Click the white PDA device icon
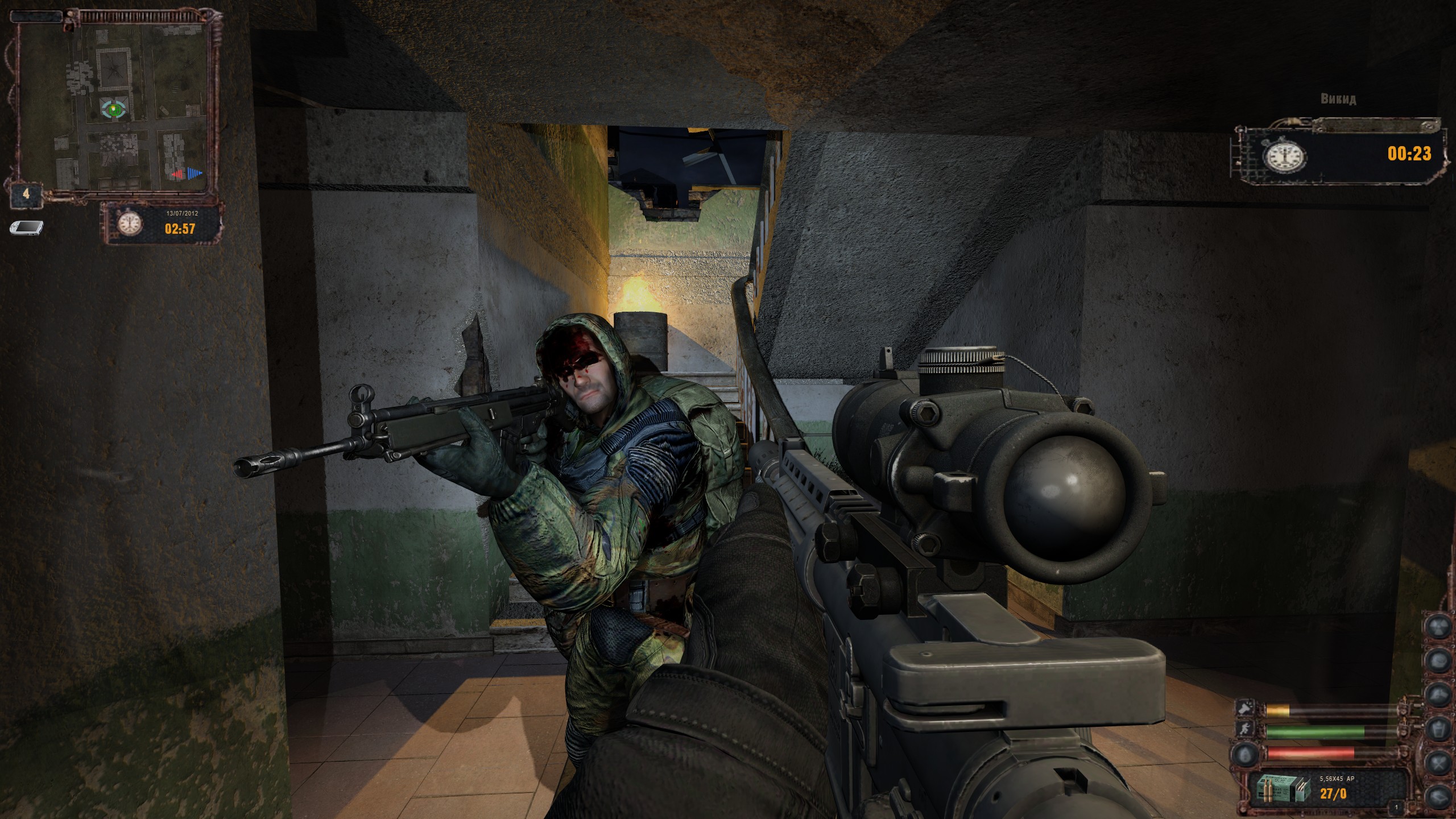This screenshot has height=819, width=1456. click(x=25, y=228)
